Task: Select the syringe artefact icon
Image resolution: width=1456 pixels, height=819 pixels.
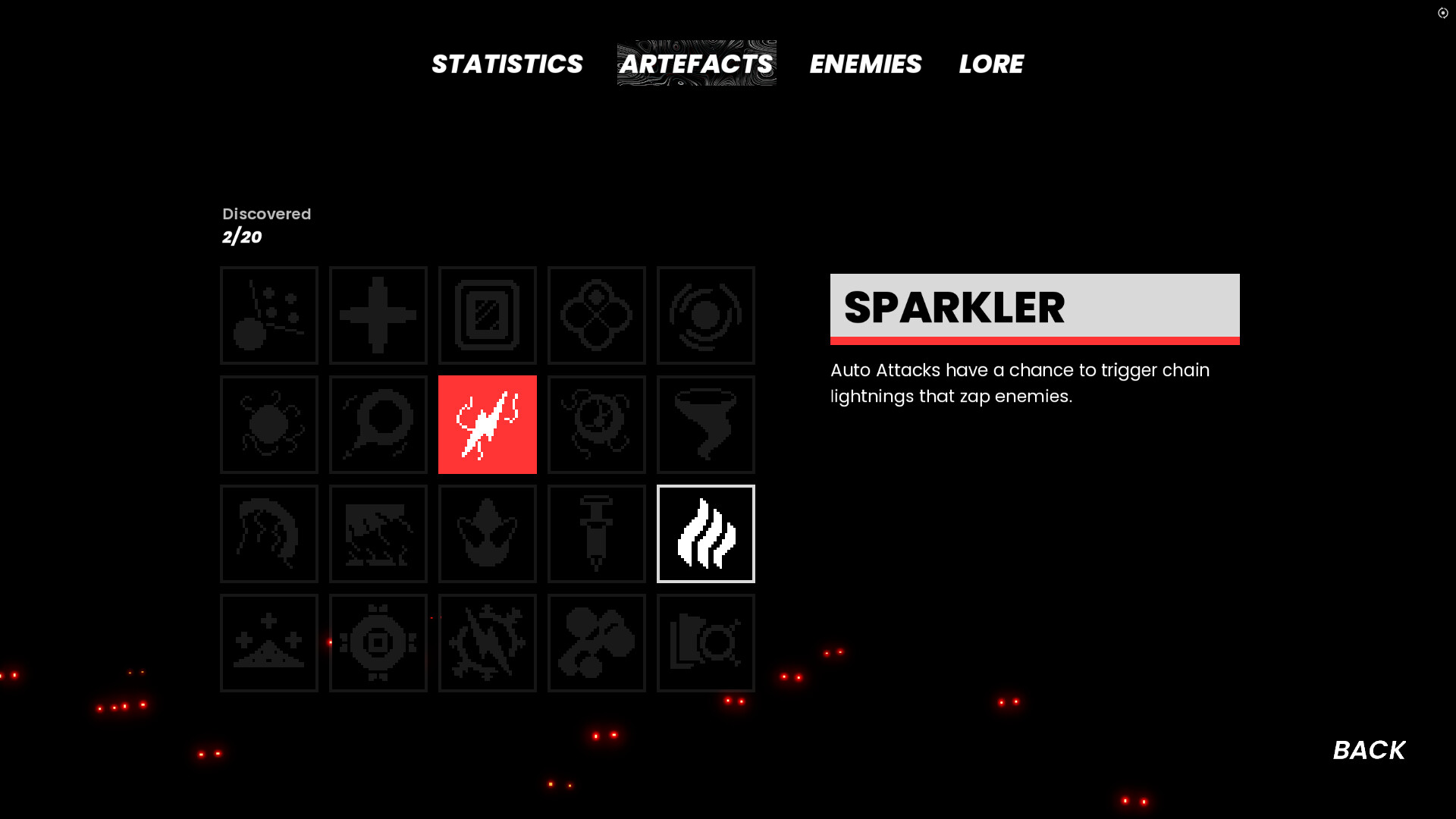Action: point(596,533)
